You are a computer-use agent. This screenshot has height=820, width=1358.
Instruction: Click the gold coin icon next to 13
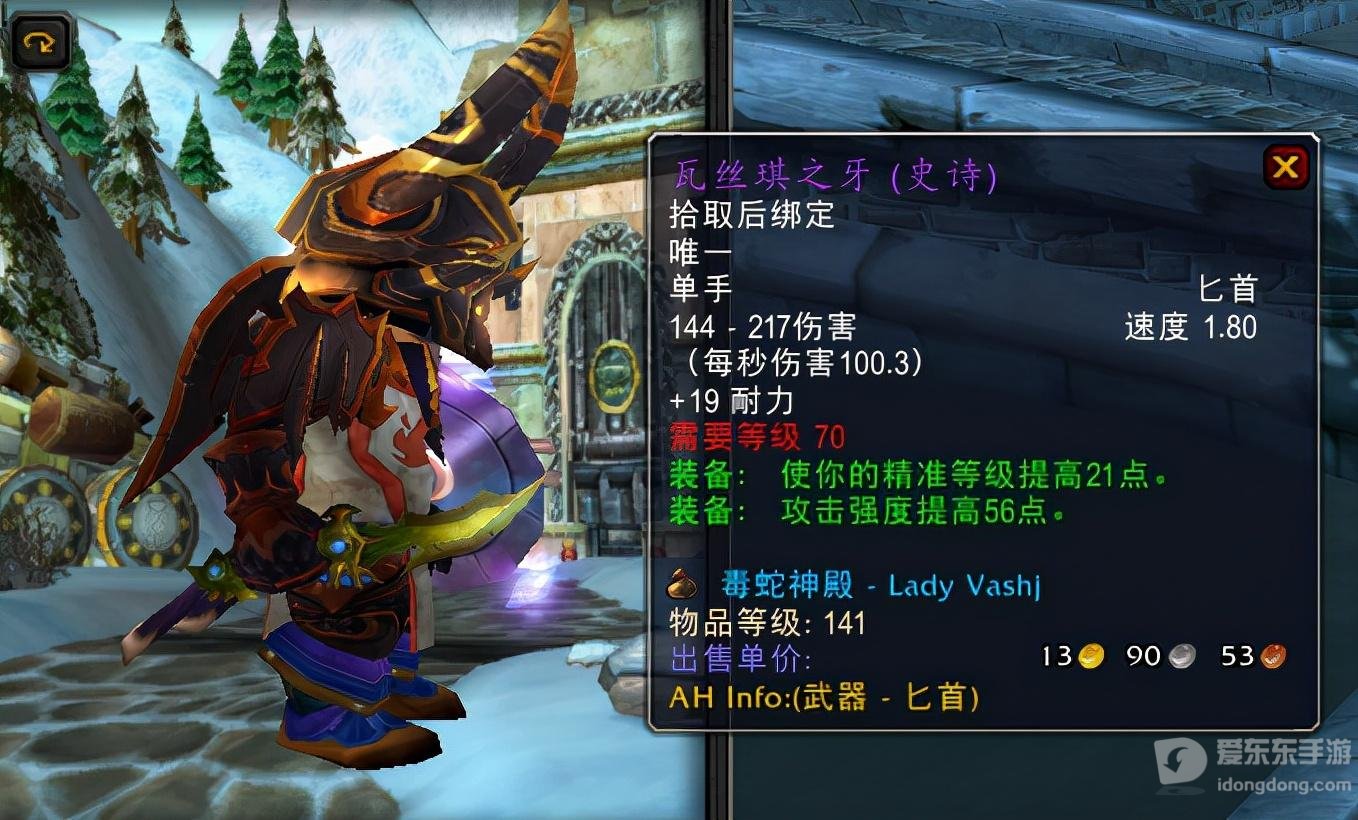pos(1093,656)
